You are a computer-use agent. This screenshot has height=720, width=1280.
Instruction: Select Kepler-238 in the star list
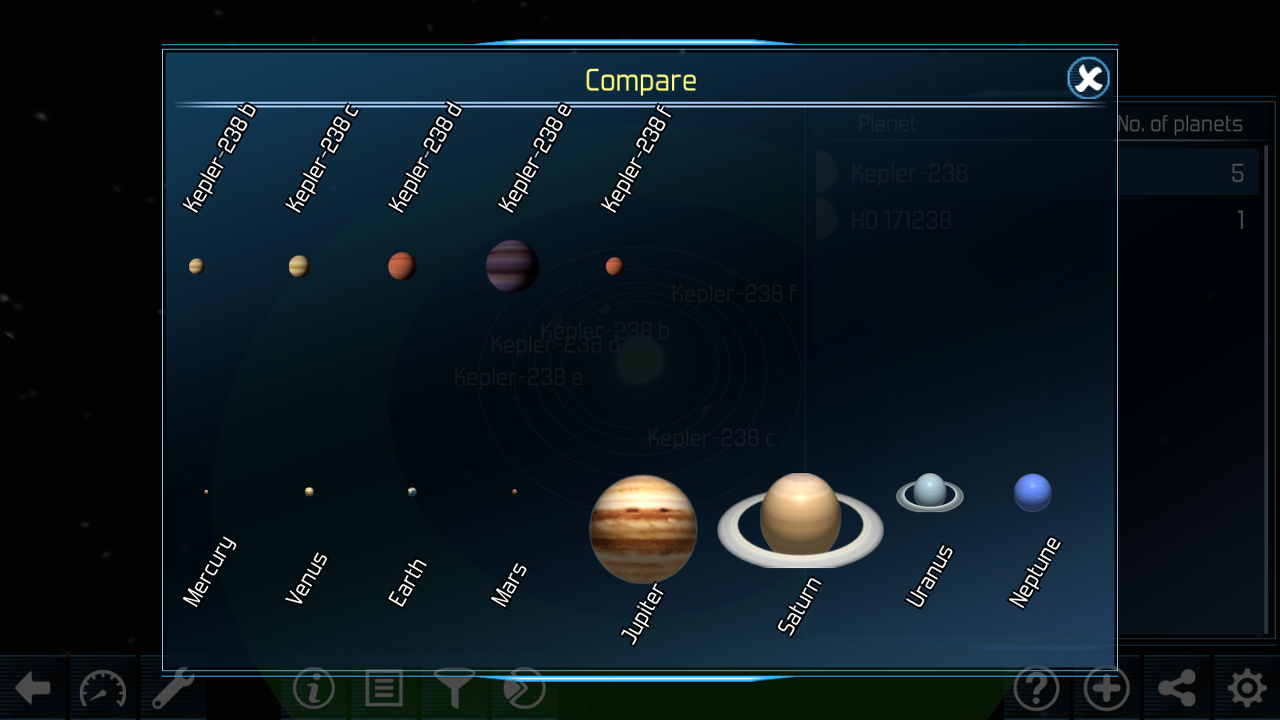(908, 172)
